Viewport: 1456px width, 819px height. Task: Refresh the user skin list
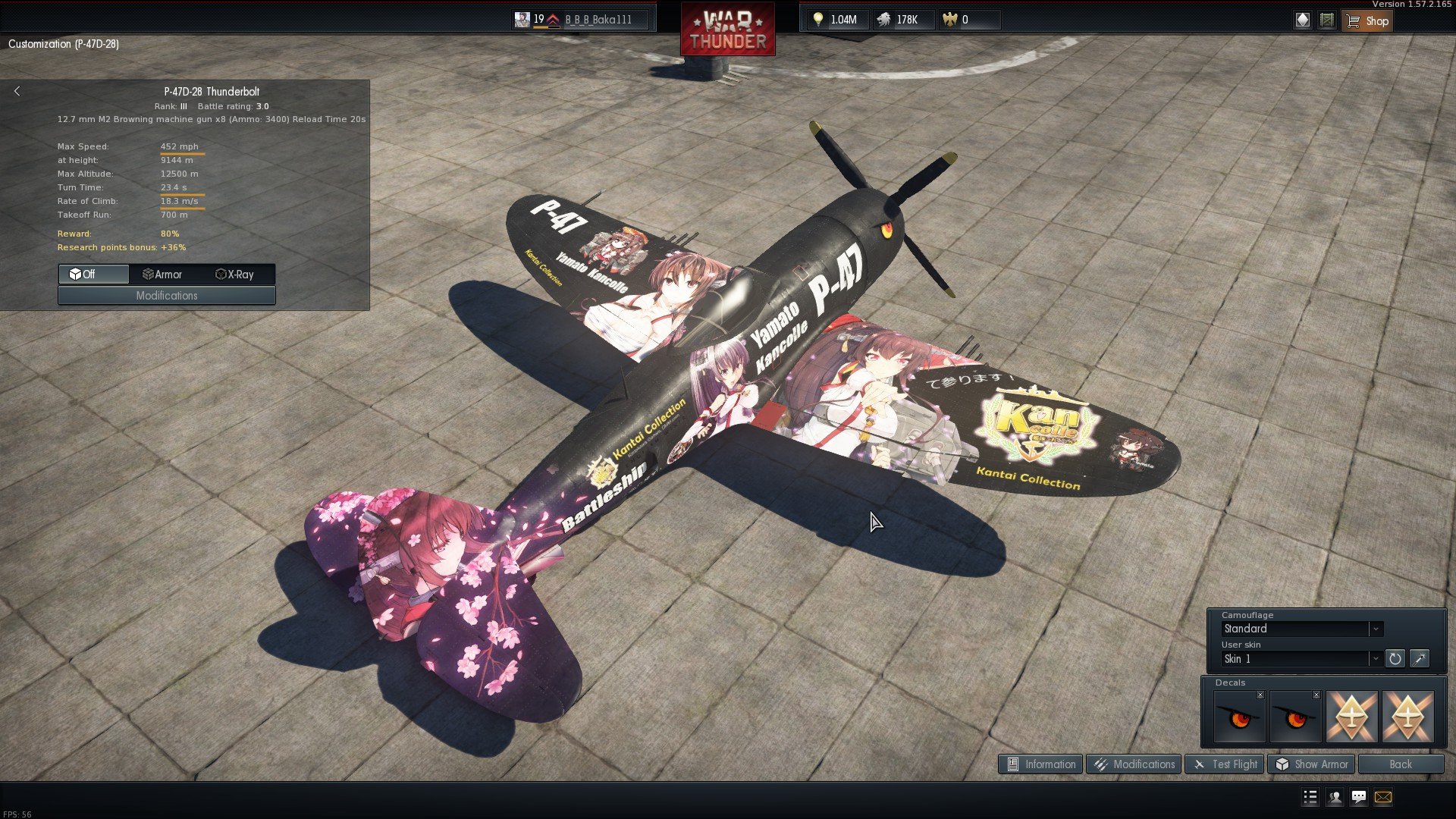pyautogui.click(x=1395, y=658)
